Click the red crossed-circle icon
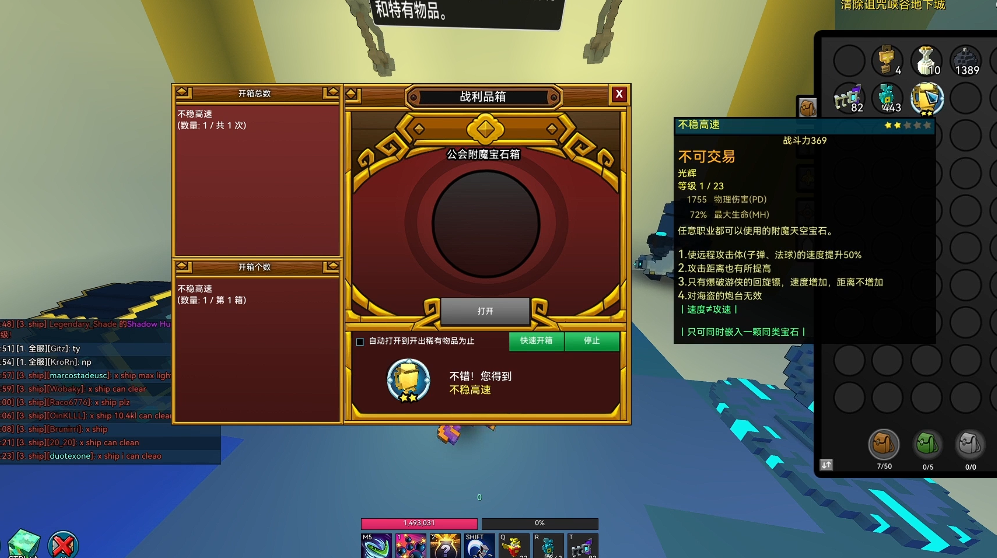This screenshot has height=558, width=997. click(62, 545)
